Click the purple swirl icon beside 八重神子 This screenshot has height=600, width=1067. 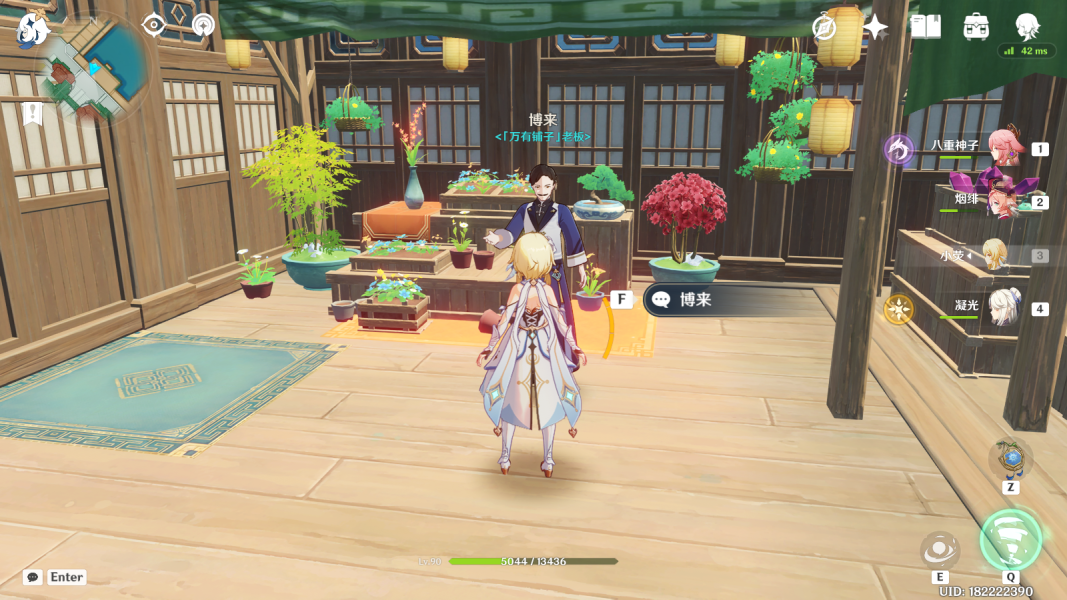[899, 149]
